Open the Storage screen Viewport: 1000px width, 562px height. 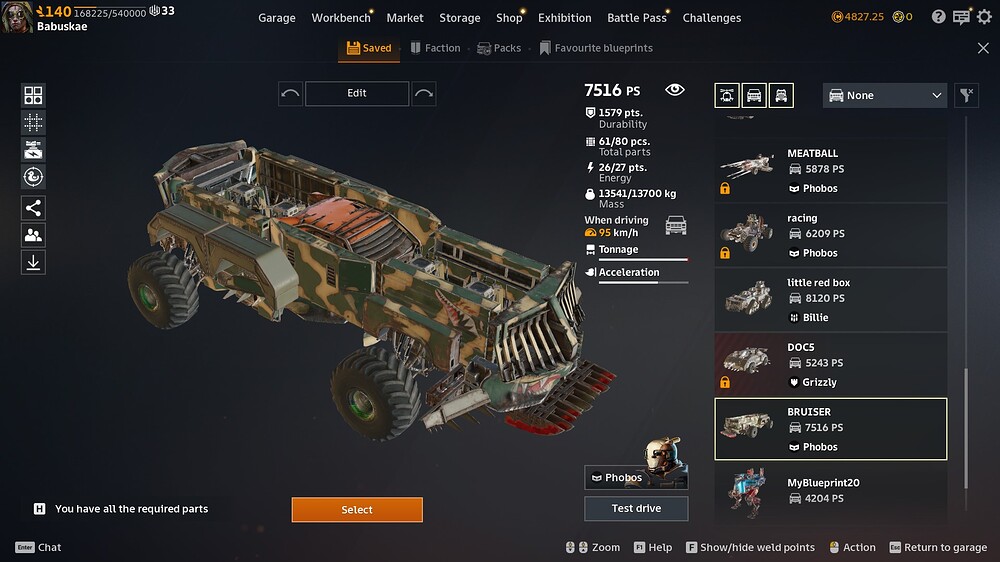click(460, 18)
